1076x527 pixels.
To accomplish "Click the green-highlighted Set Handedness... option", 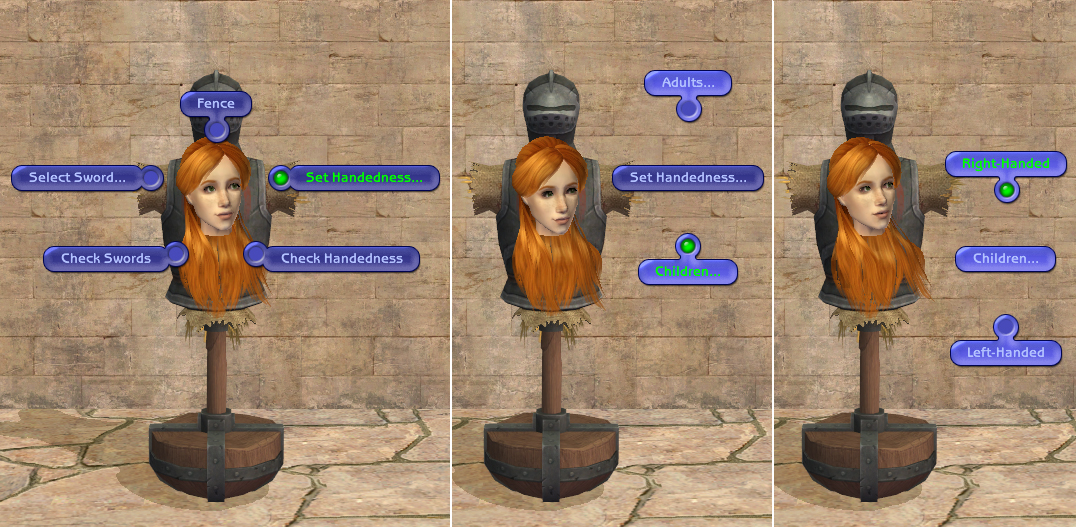I will 364,178.
